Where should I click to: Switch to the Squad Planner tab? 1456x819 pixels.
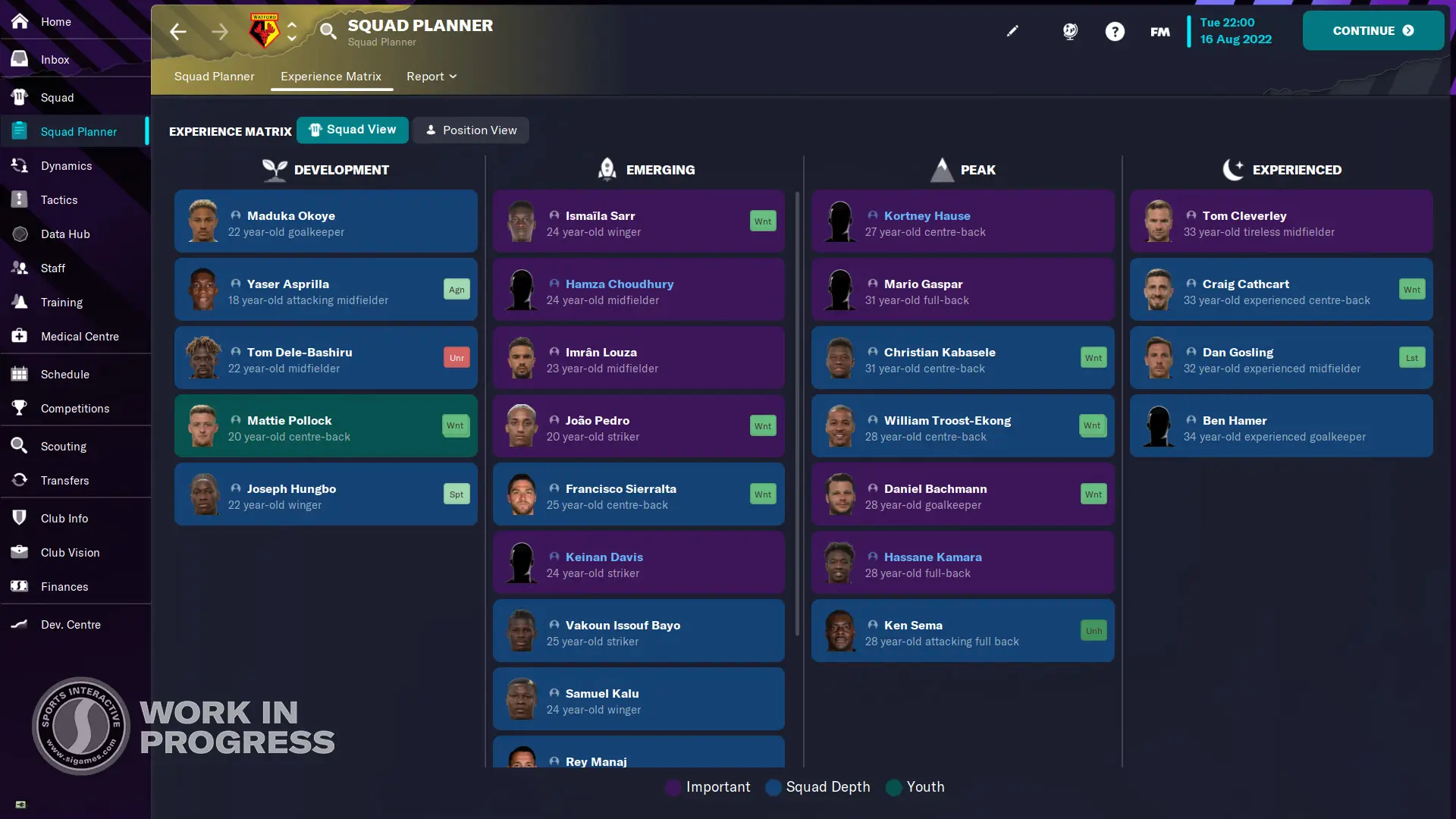click(214, 77)
